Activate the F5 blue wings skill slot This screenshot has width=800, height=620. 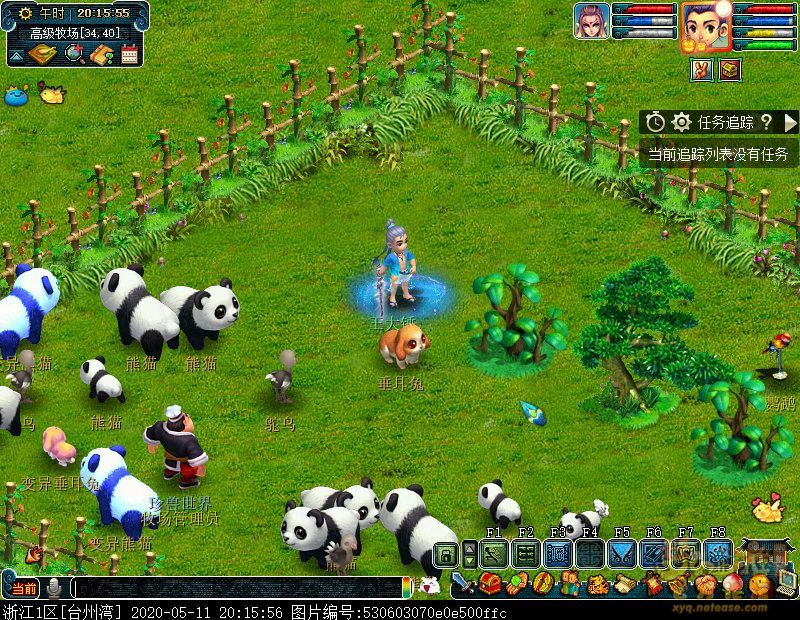(622, 553)
